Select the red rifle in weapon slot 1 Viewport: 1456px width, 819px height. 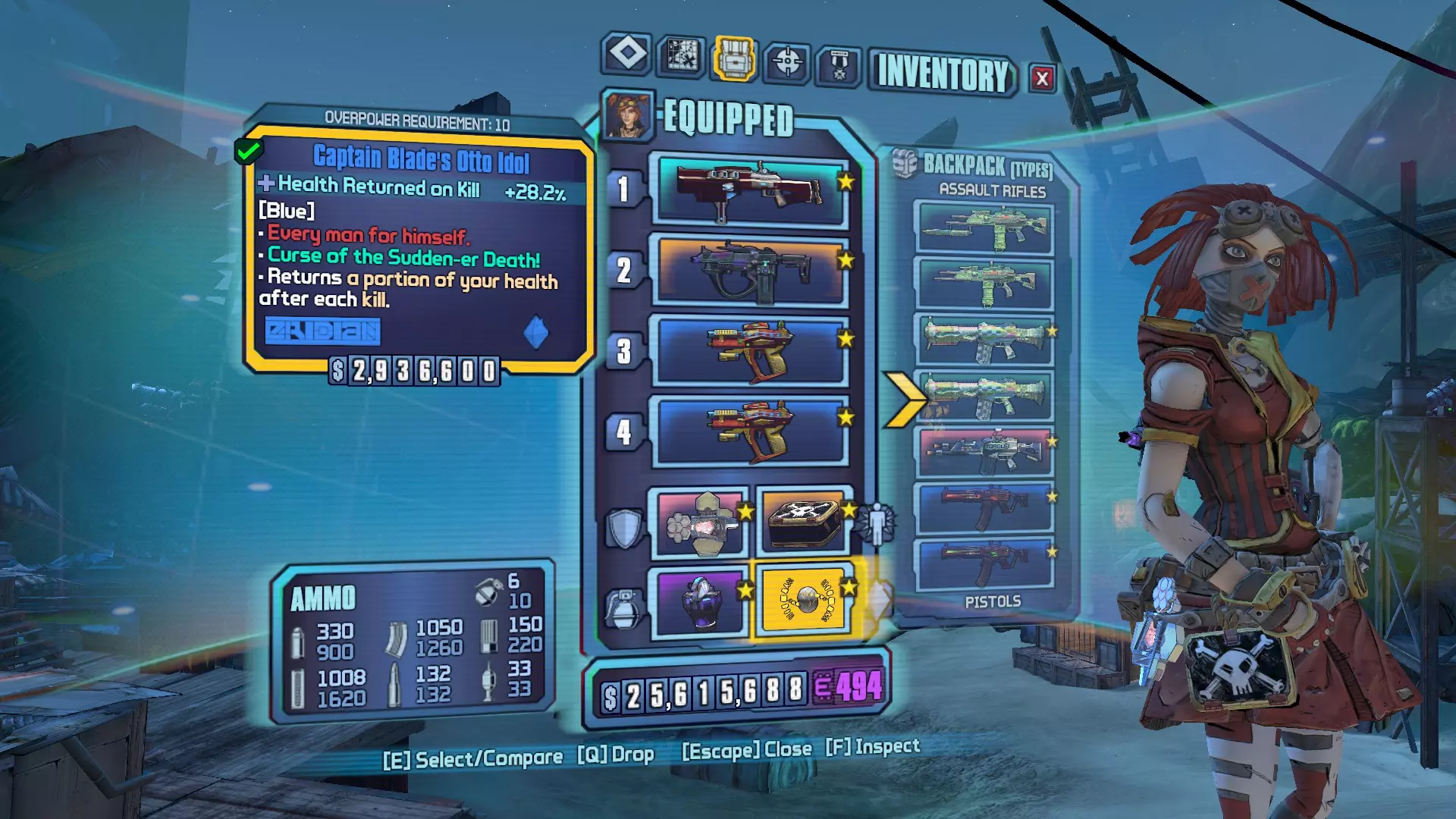752,190
